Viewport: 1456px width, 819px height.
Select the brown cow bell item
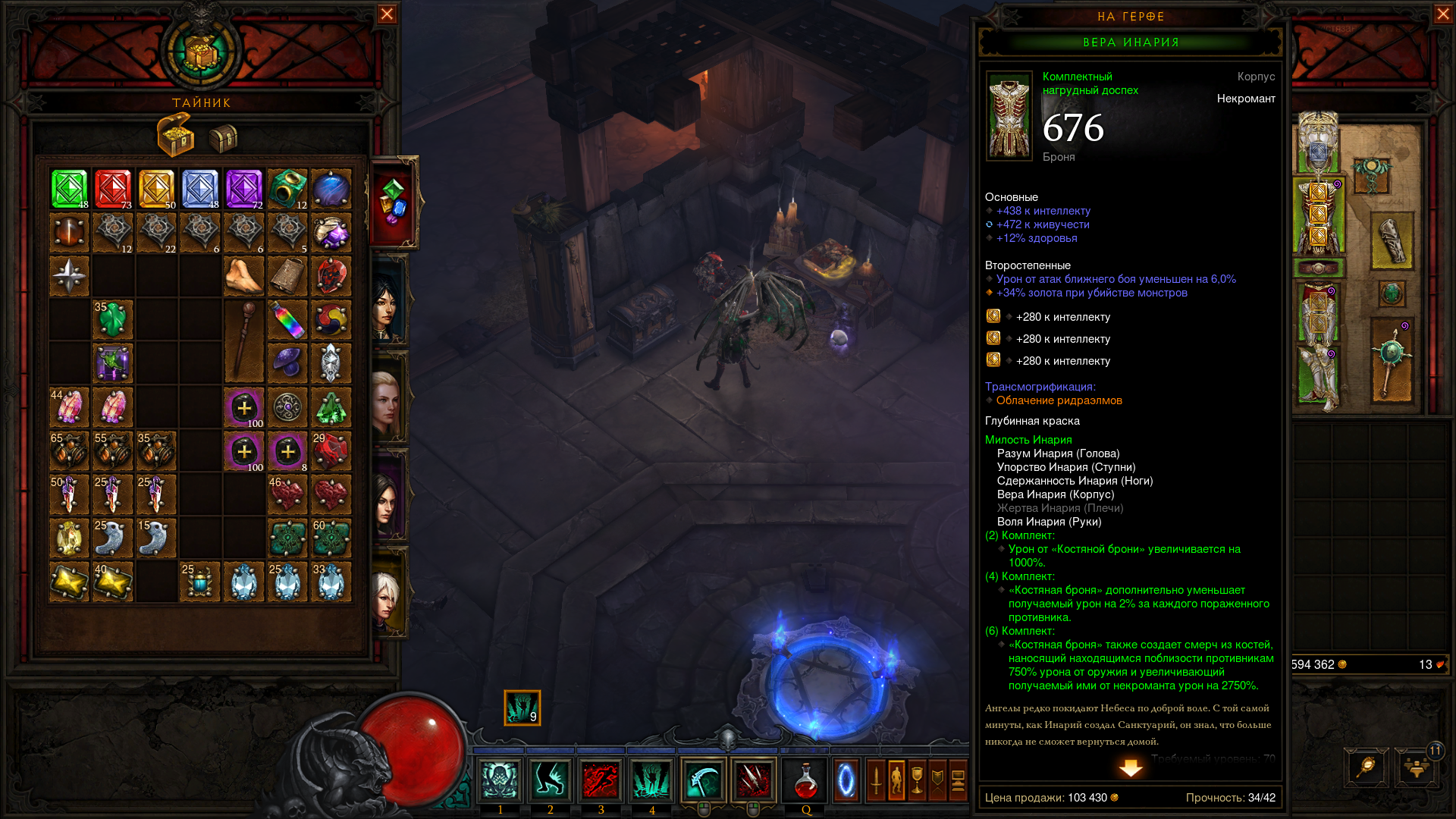287,276
